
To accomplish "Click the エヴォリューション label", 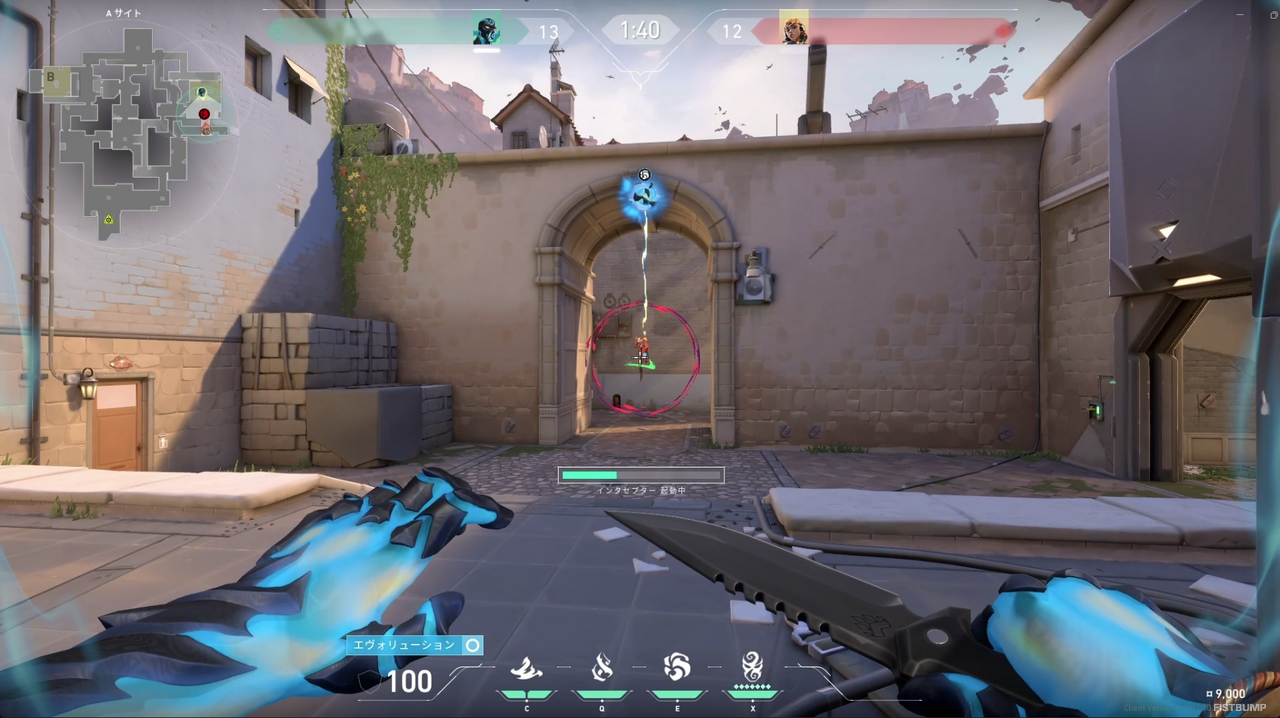I will [x=406, y=646].
